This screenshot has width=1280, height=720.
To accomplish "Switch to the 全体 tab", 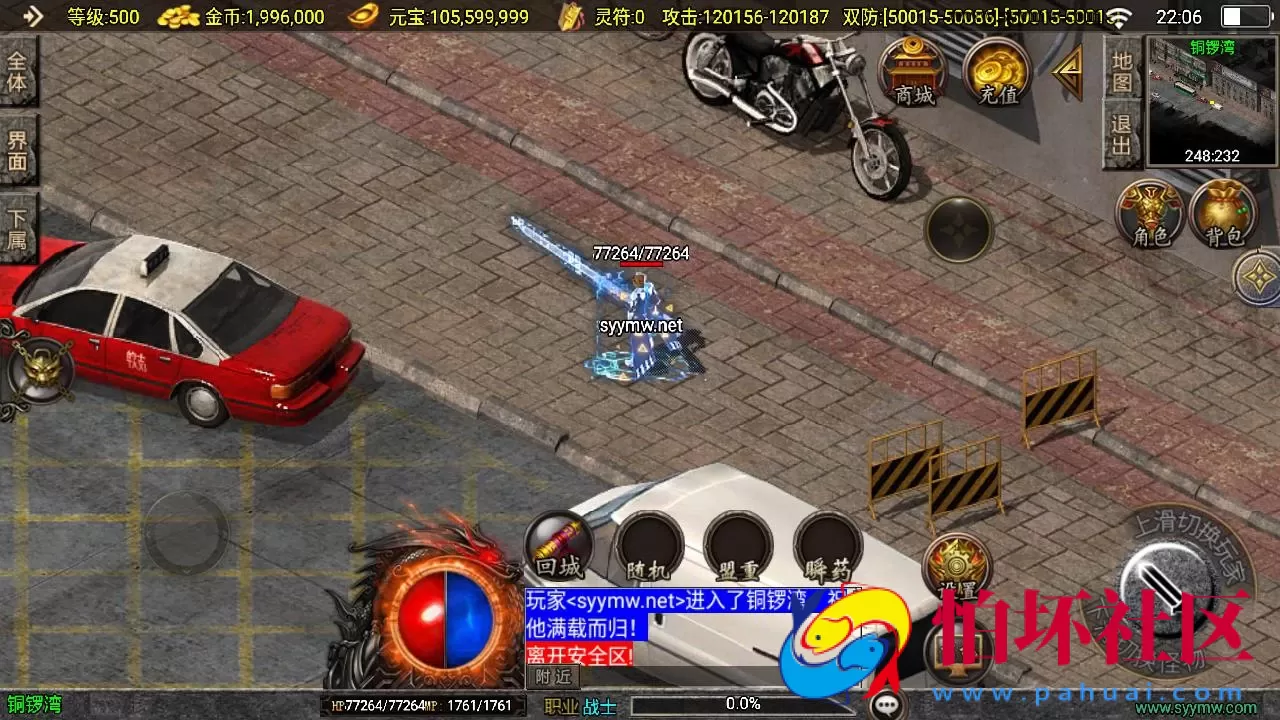I will pyautogui.click(x=20, y=70).
